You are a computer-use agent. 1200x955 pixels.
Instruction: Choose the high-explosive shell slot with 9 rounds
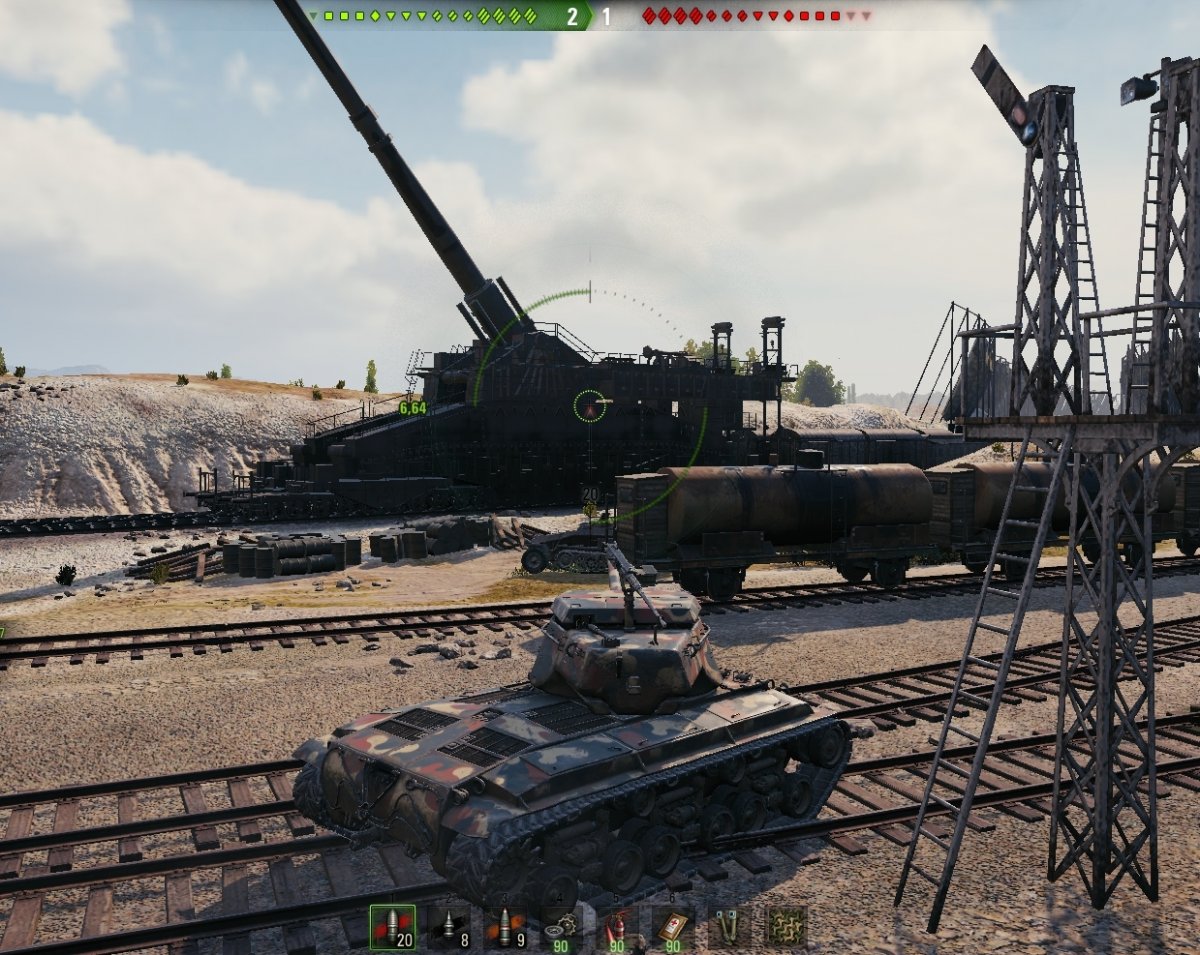click(x=504, y=927)
